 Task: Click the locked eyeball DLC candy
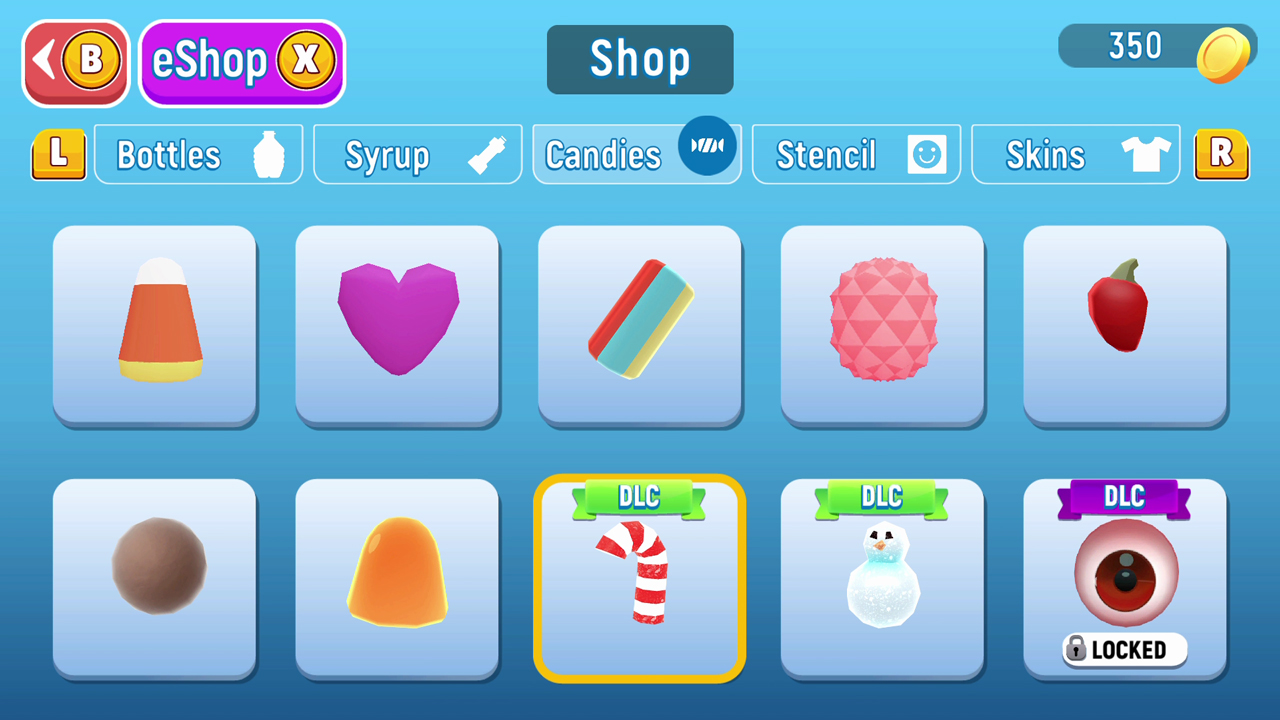coord(1124,575)
